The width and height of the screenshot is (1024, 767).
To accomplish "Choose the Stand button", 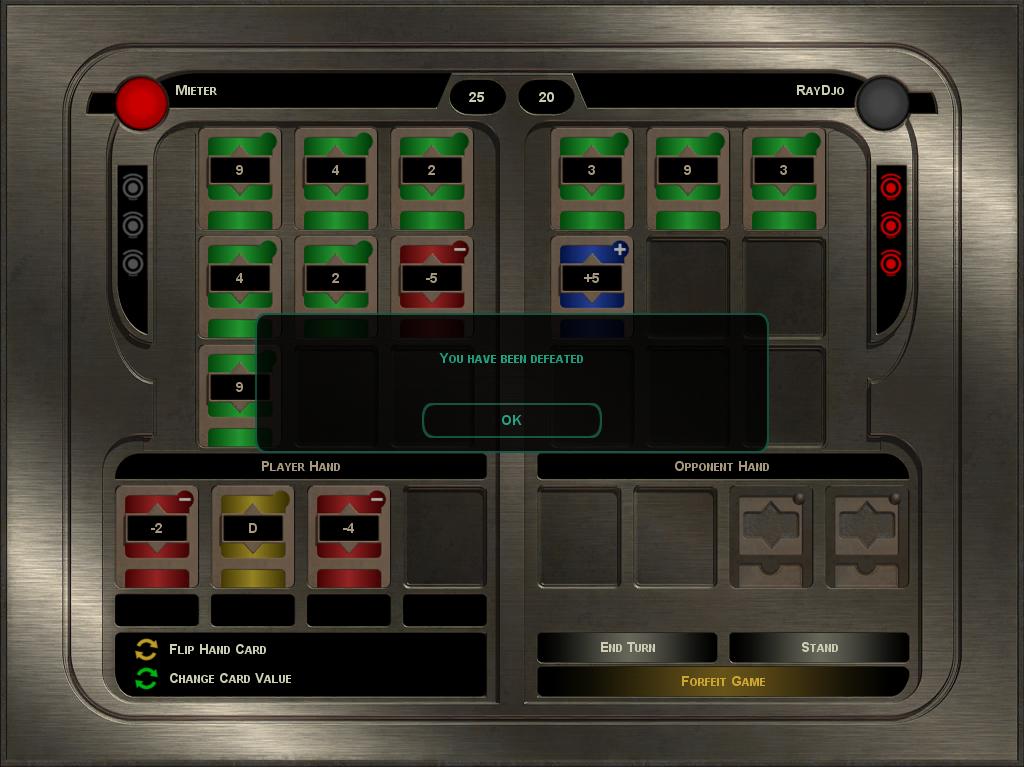I will click(x=819, y=647).
